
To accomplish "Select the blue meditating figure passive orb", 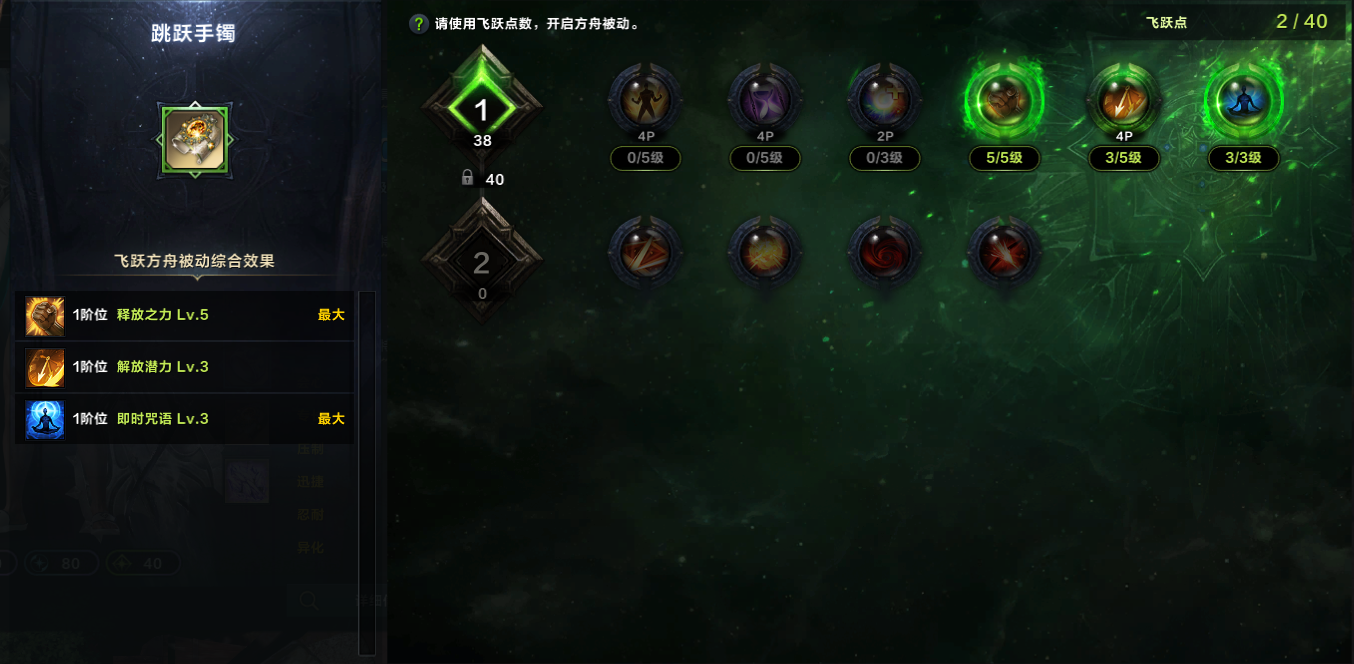I will tap(1243, 100).
